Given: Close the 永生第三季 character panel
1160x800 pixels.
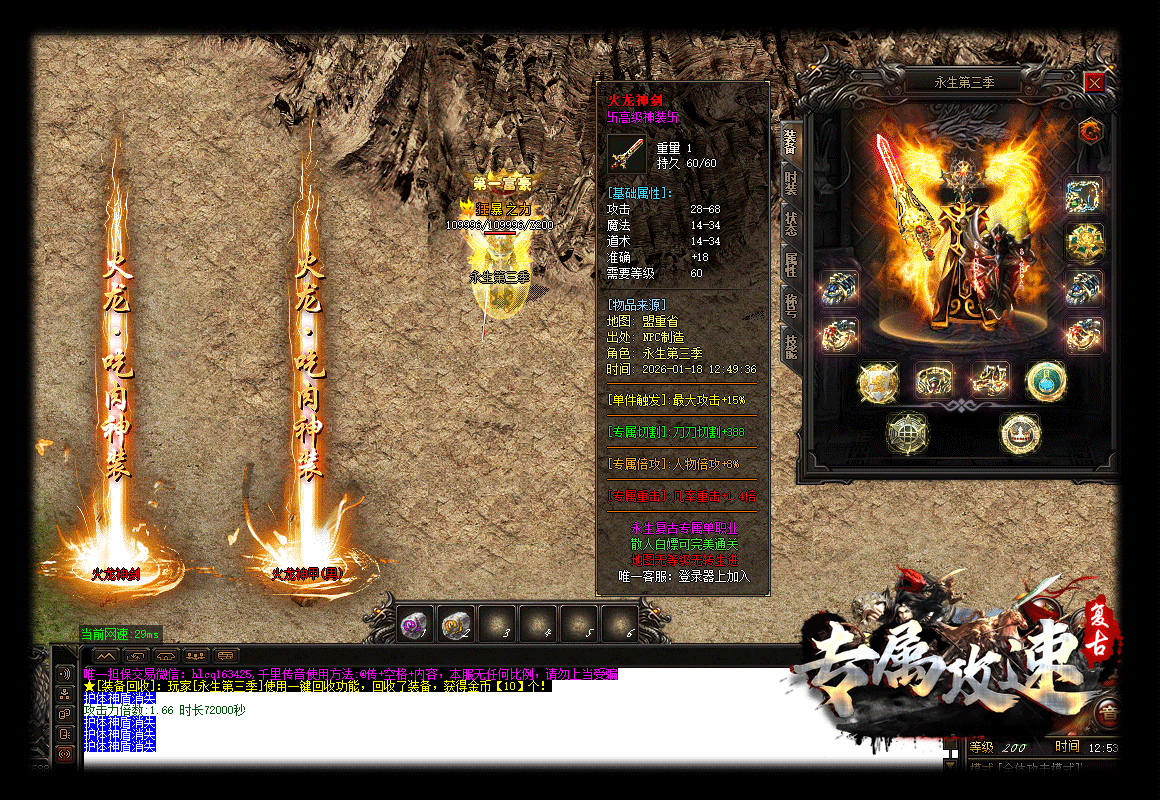Looking at the screenshot, I should coord(1094,83).
